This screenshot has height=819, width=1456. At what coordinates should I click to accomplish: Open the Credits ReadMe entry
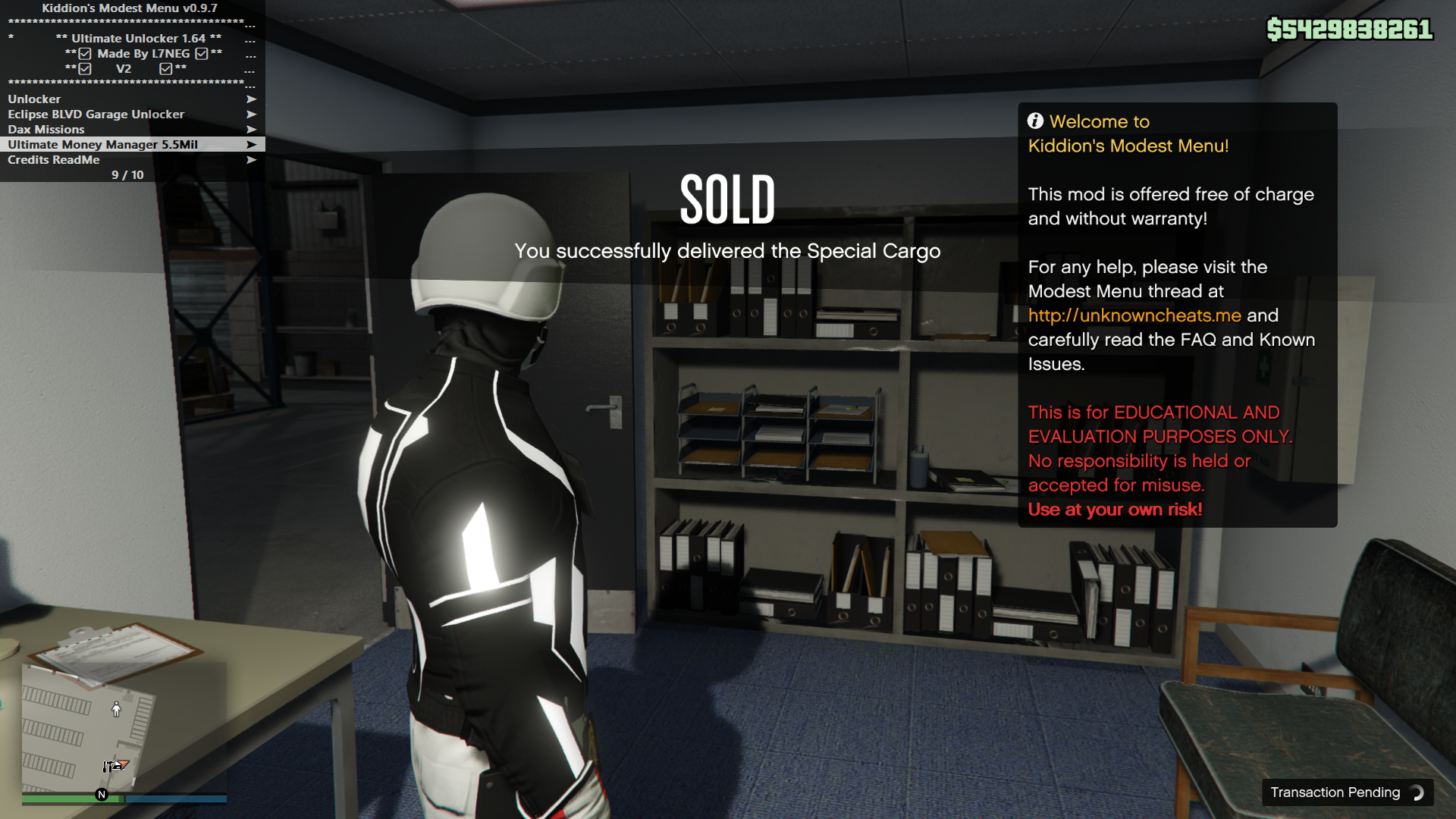(x=53, y=160)
